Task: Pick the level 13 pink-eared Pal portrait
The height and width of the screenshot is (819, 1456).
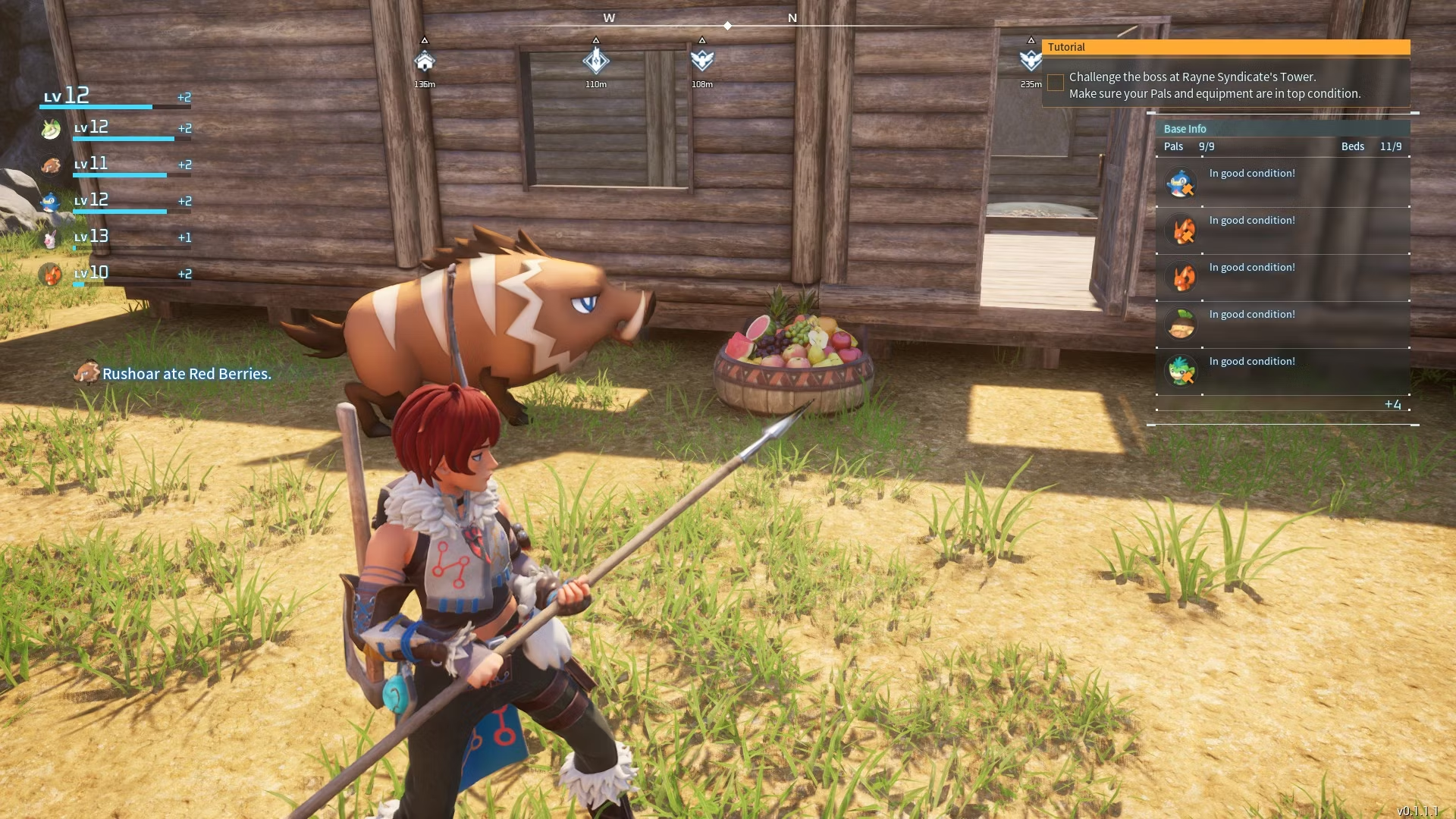Action: (51, 239)
